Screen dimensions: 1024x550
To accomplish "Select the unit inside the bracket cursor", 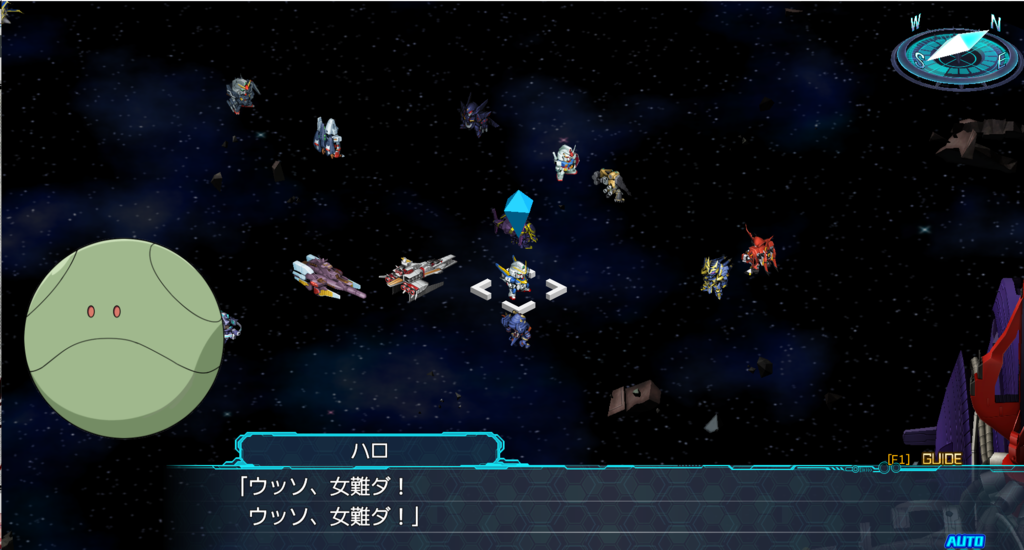I will [516, 279].
